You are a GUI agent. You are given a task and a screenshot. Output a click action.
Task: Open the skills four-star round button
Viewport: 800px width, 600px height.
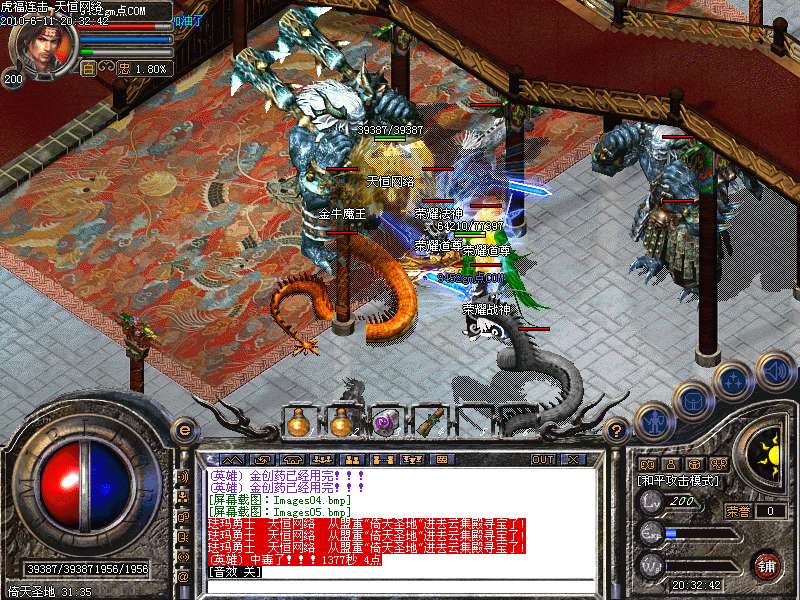[732, 381]
